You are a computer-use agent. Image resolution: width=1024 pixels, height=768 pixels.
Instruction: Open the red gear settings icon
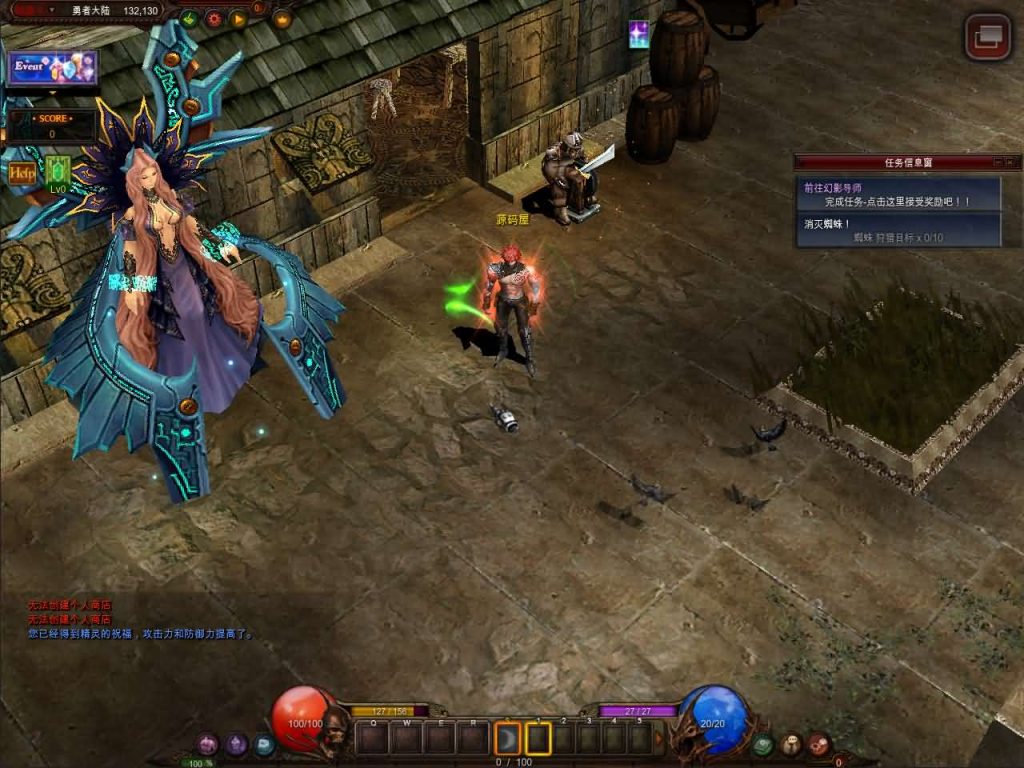pyautogui.click(x=214, y=18)
